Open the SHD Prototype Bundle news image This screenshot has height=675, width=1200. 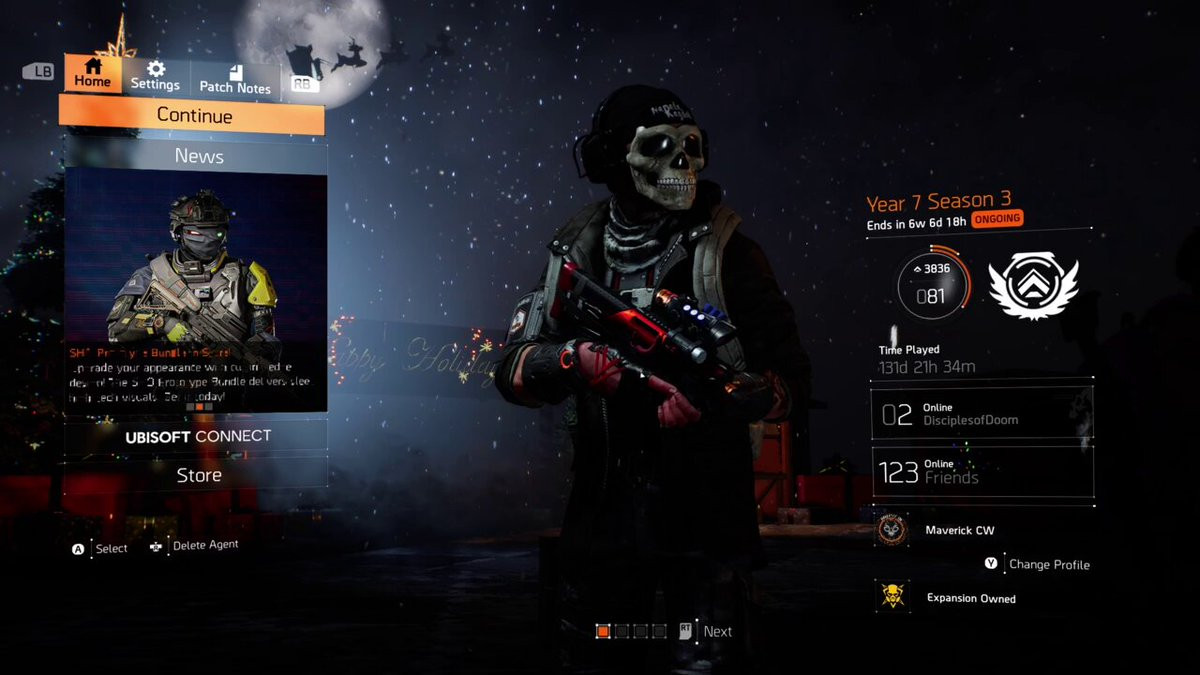196,258
